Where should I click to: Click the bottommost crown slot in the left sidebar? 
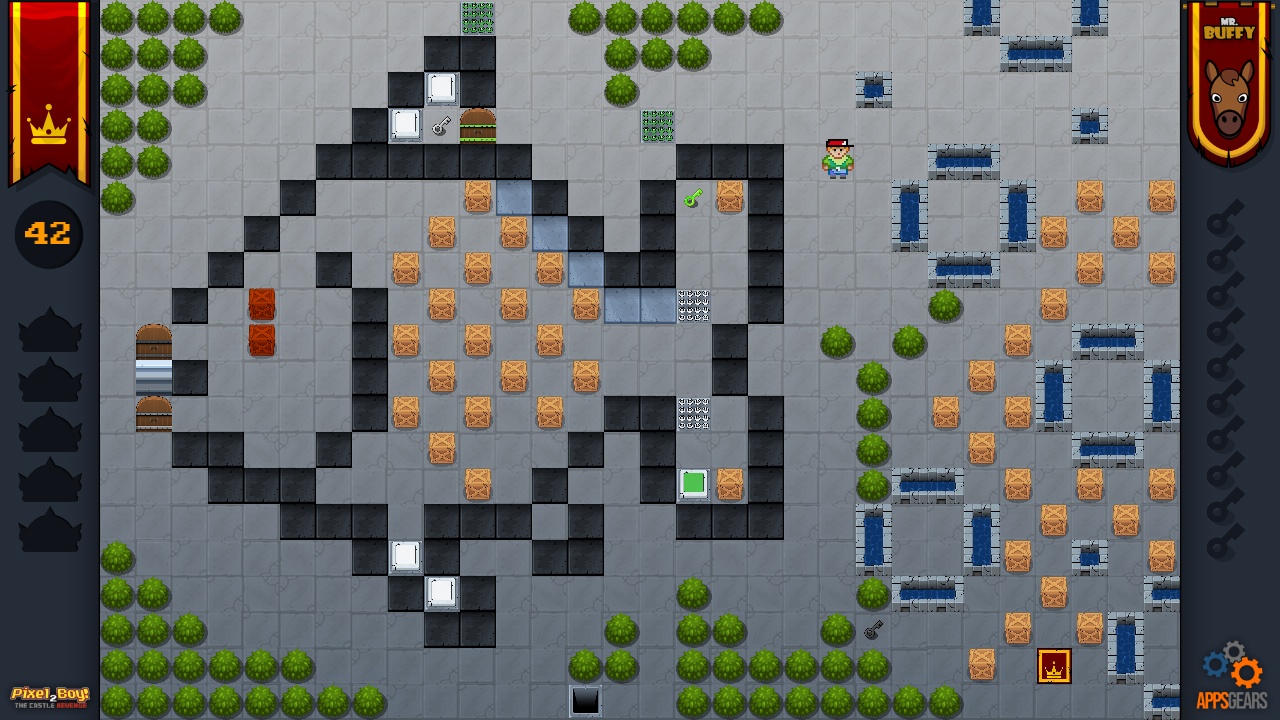point(49,530)
